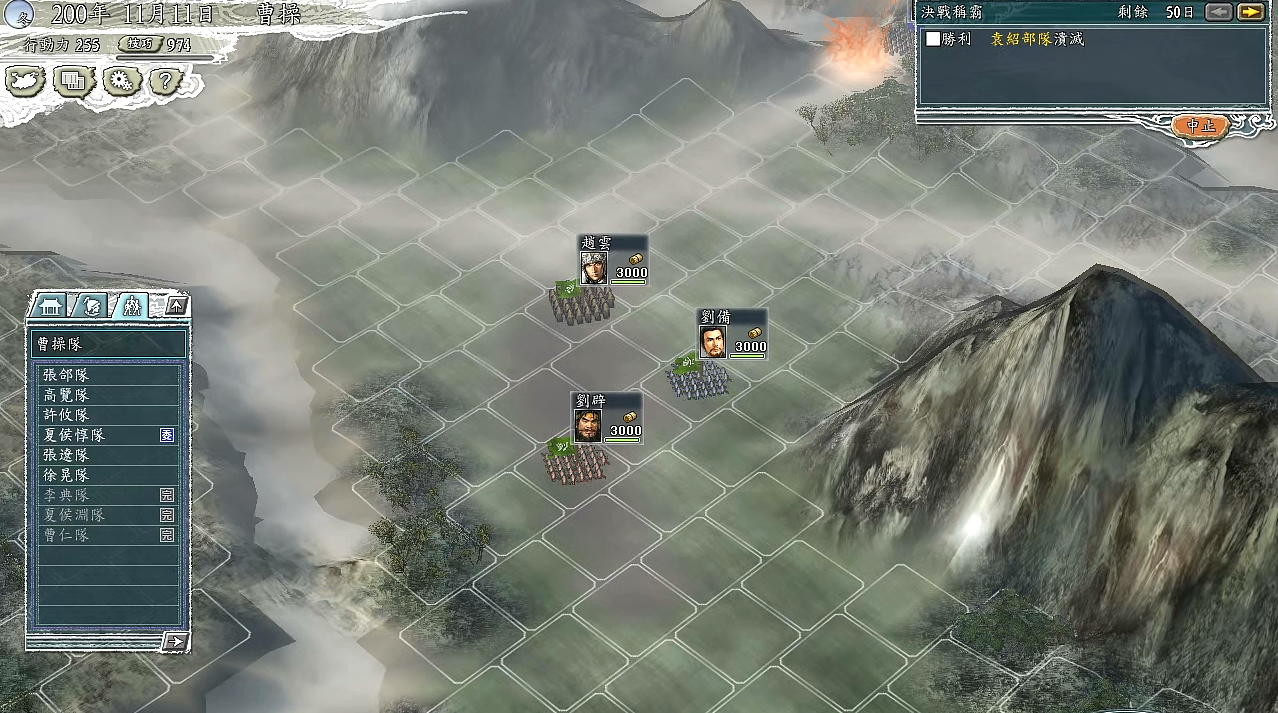Collapse the unit list panel arrow
This screenshot has height=713, width=1278.
coord(176,306)
